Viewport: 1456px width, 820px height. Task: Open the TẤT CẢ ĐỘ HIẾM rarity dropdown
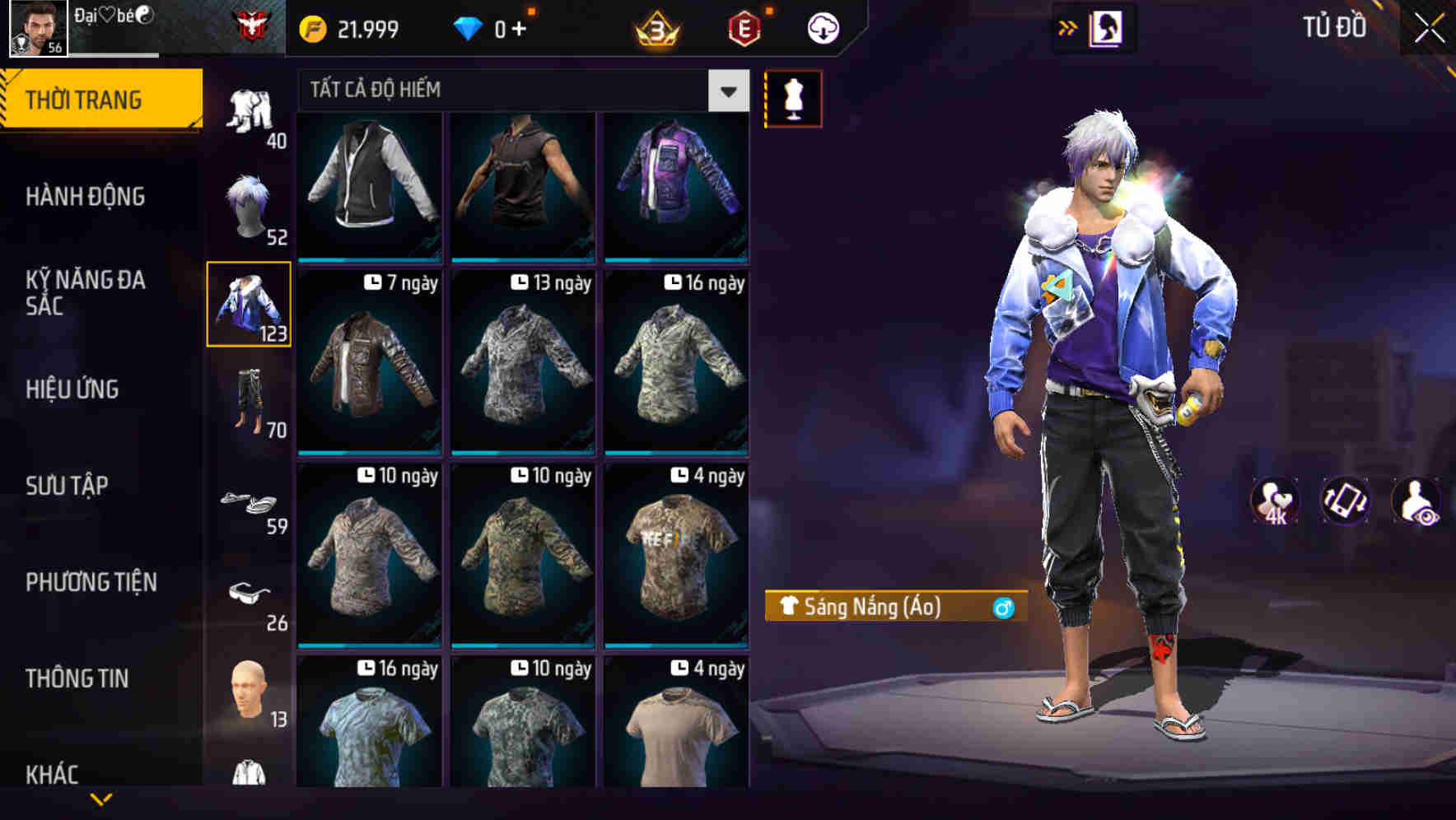[519, 91]
